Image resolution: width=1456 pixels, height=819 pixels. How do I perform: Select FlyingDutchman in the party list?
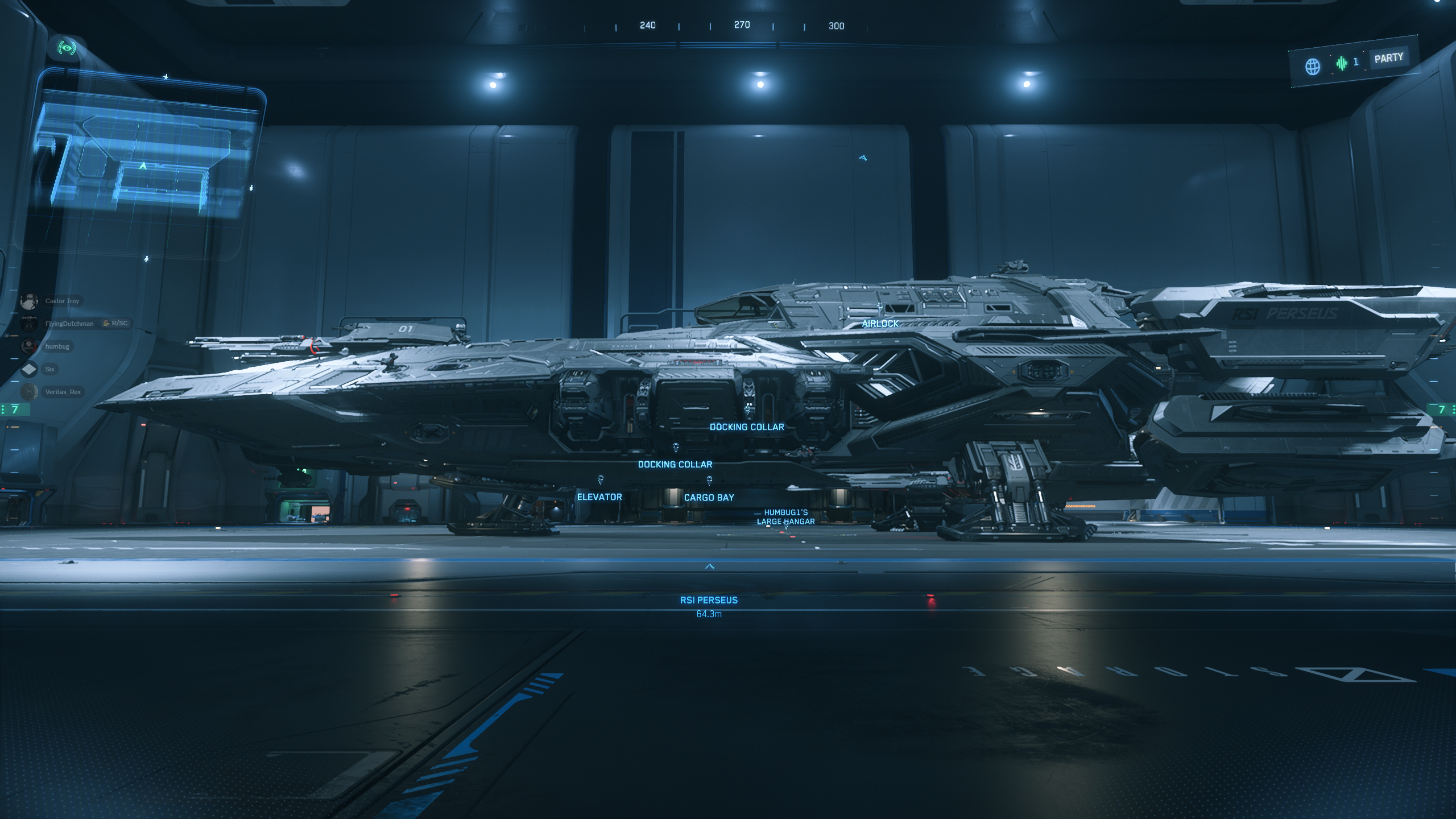(x=69, y=324)
